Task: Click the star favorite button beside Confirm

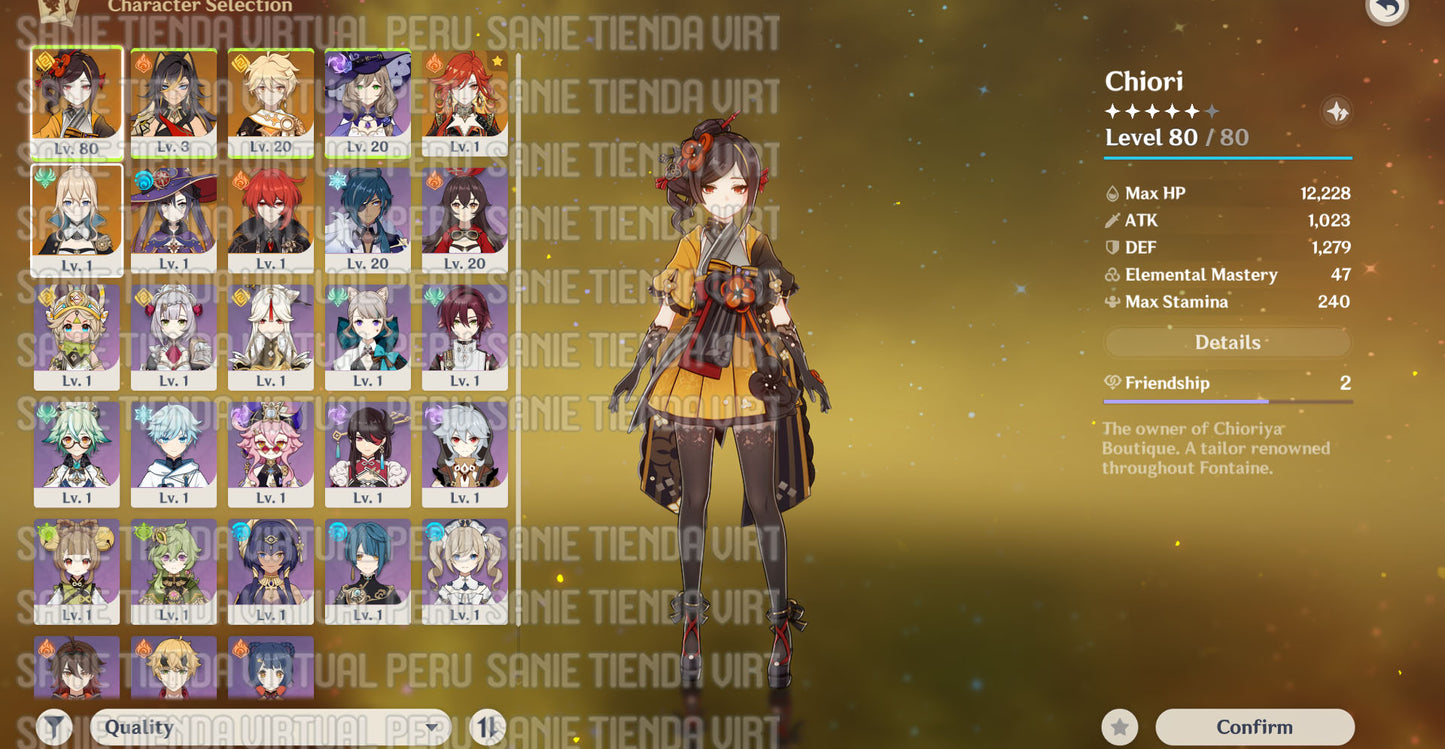Action: [1120, 727]
